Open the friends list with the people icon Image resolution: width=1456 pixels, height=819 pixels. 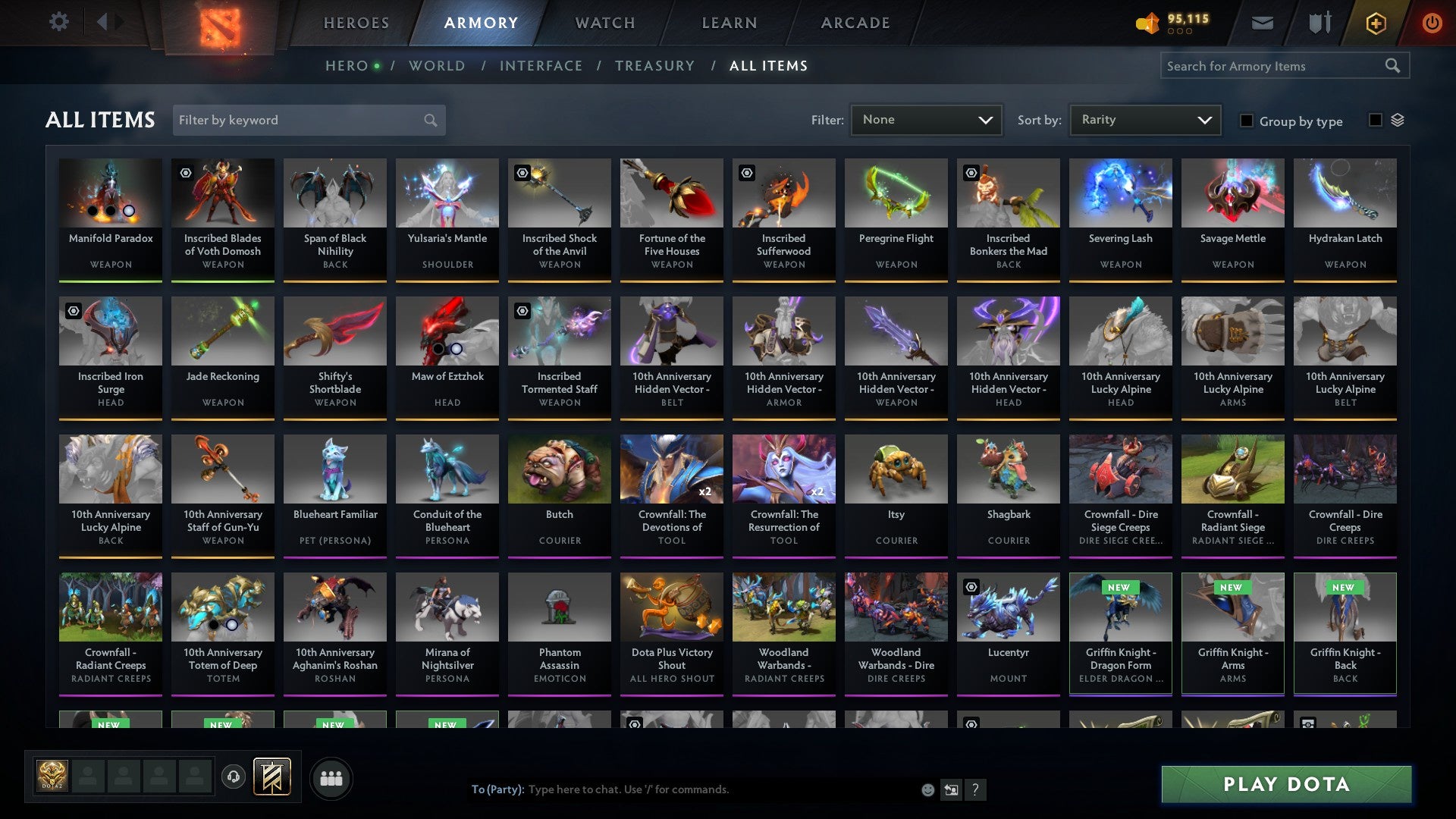[331, 777]
